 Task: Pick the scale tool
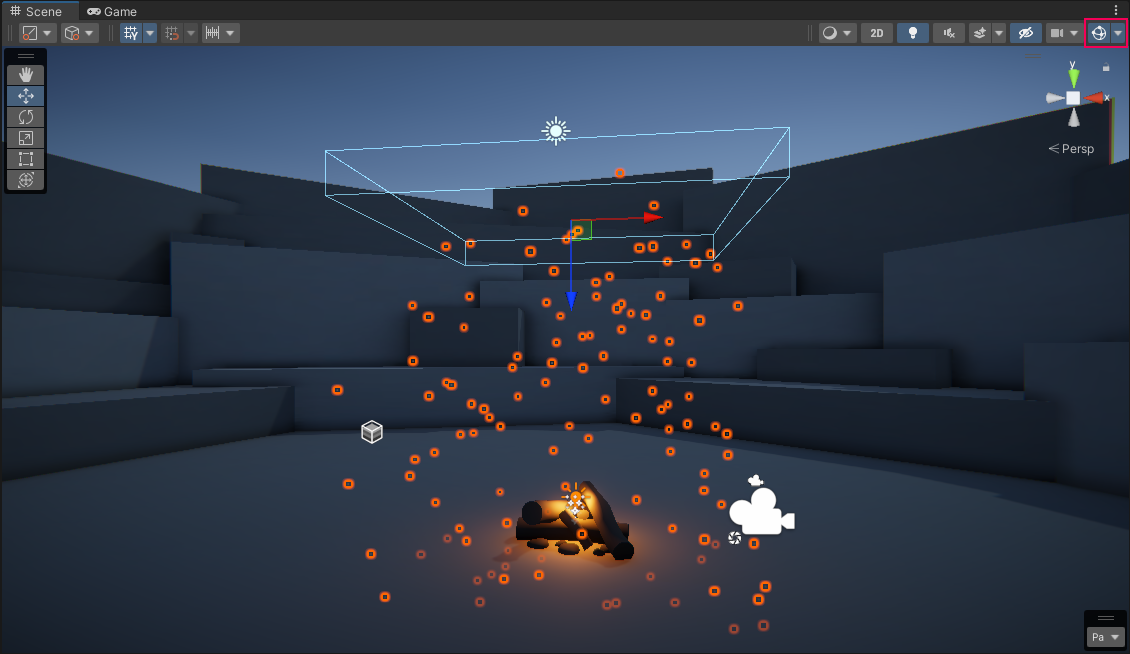[26, 137]
